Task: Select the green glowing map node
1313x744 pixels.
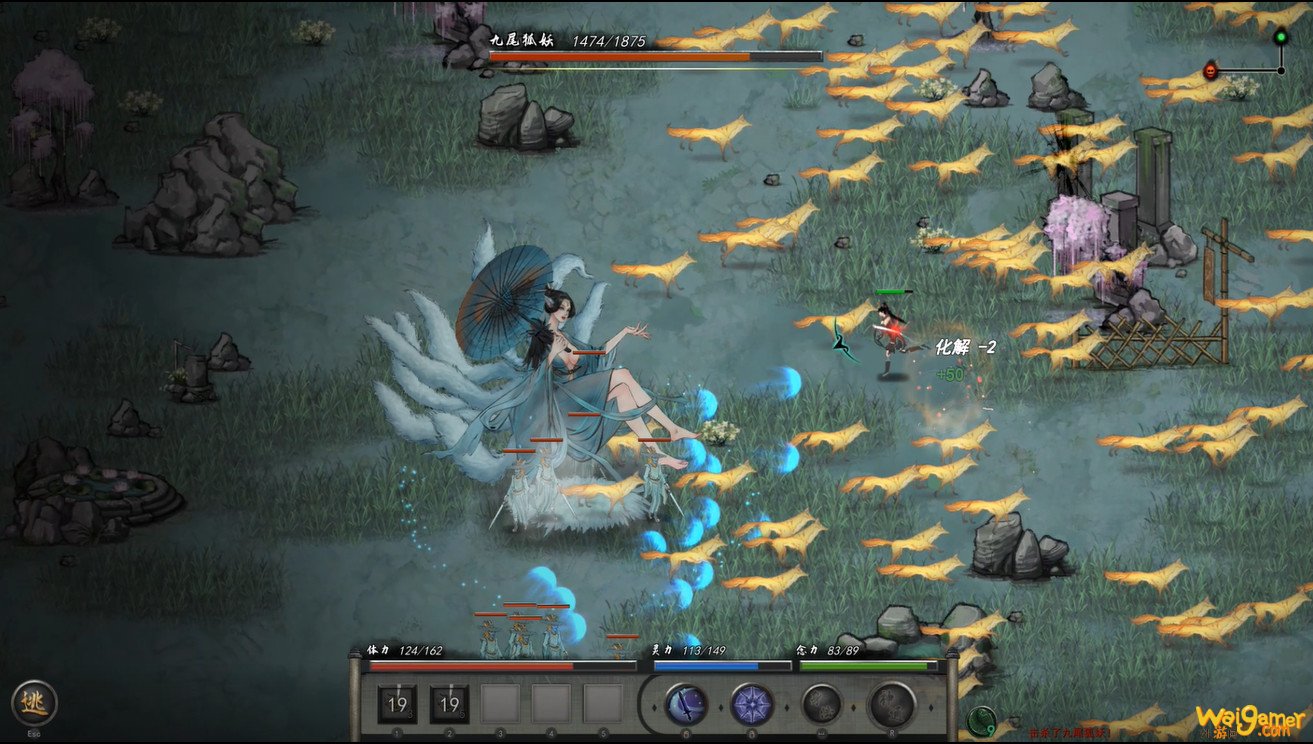Action: [x=1280, y=38]
